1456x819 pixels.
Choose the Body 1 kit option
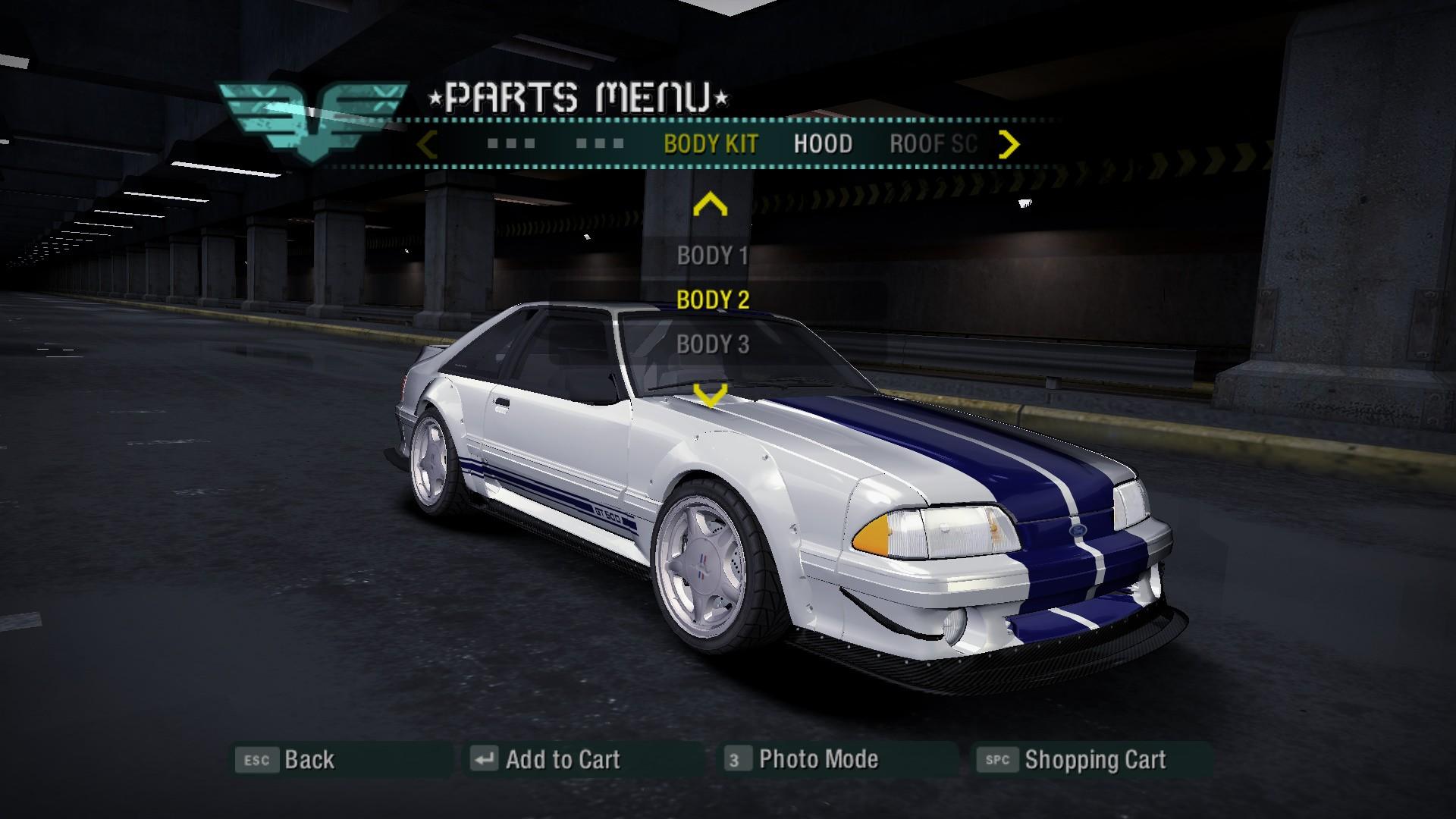(712, 256)
